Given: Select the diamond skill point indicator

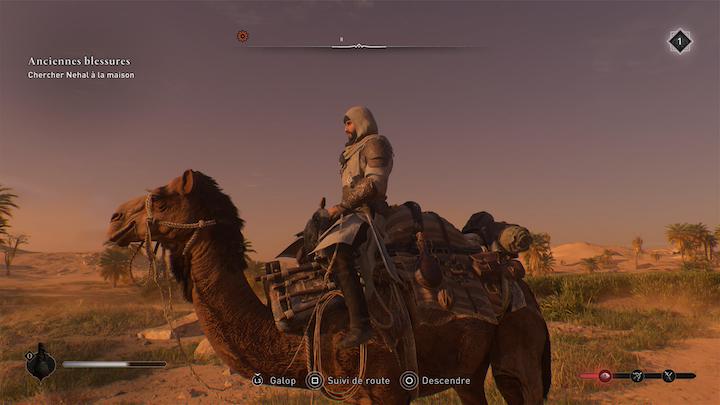Looking at the screenshot, I should pos(679,41).
